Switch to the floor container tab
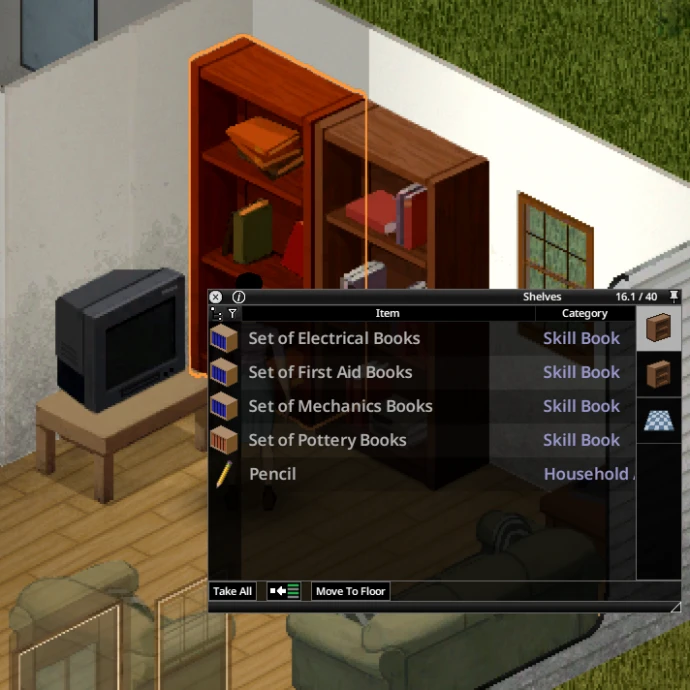This screenshot has height=690, width=690. [x=658, y=420]
